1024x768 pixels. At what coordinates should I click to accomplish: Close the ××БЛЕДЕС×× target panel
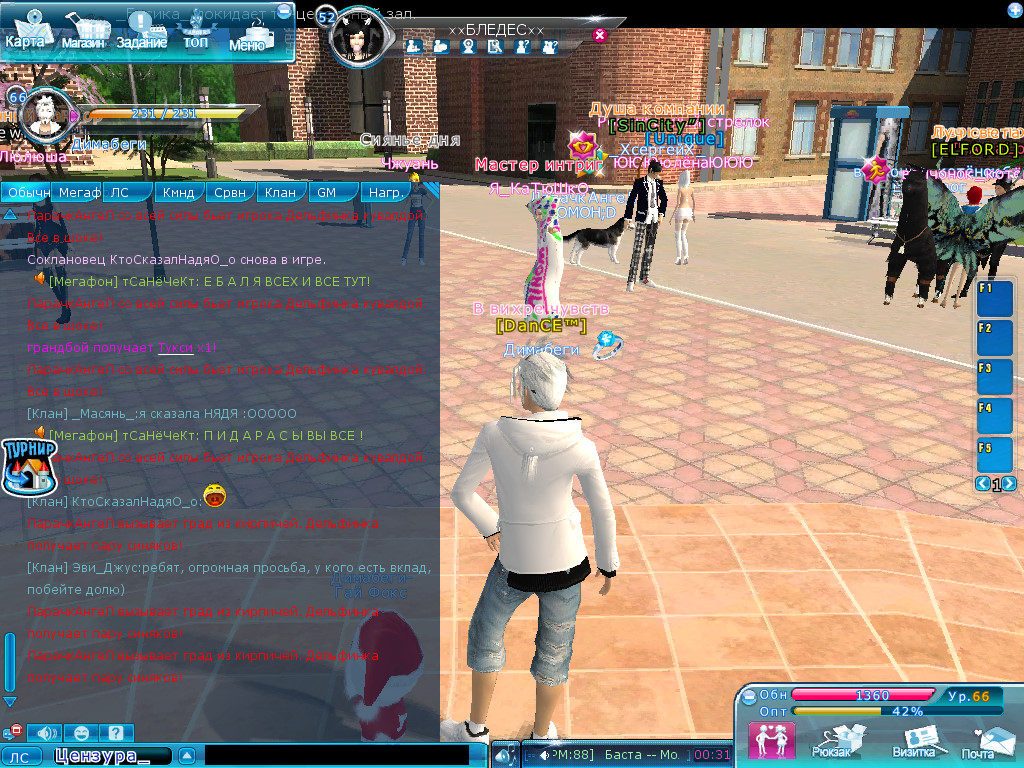600,35
